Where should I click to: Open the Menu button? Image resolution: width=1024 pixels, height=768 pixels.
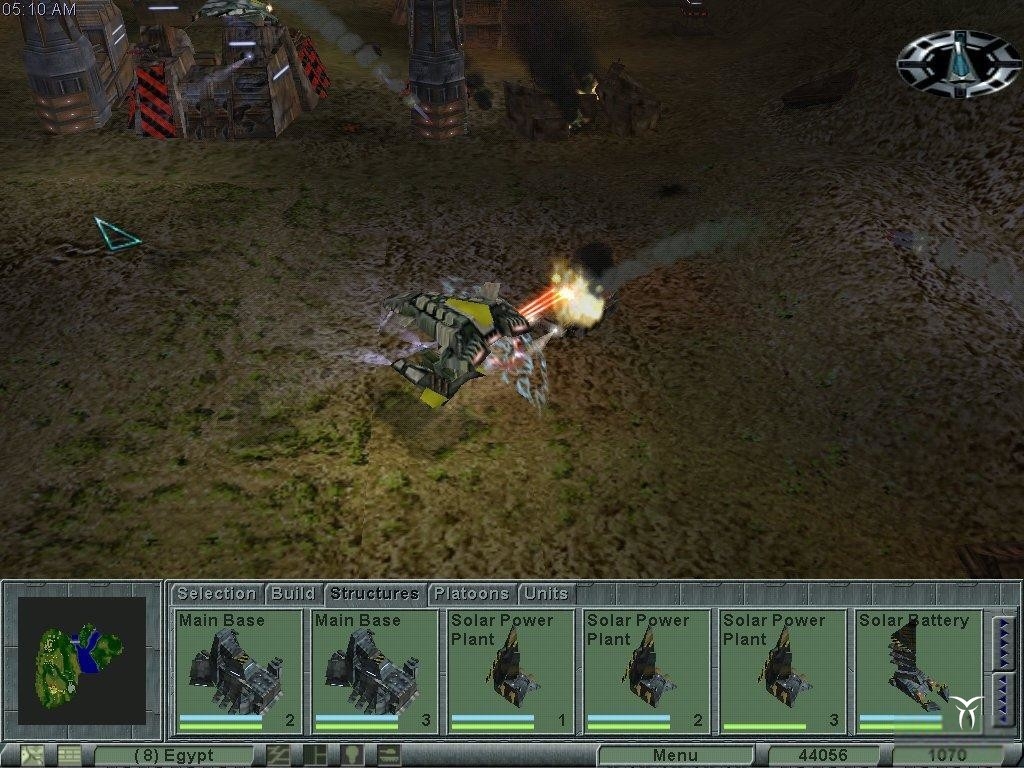(675, 755)
